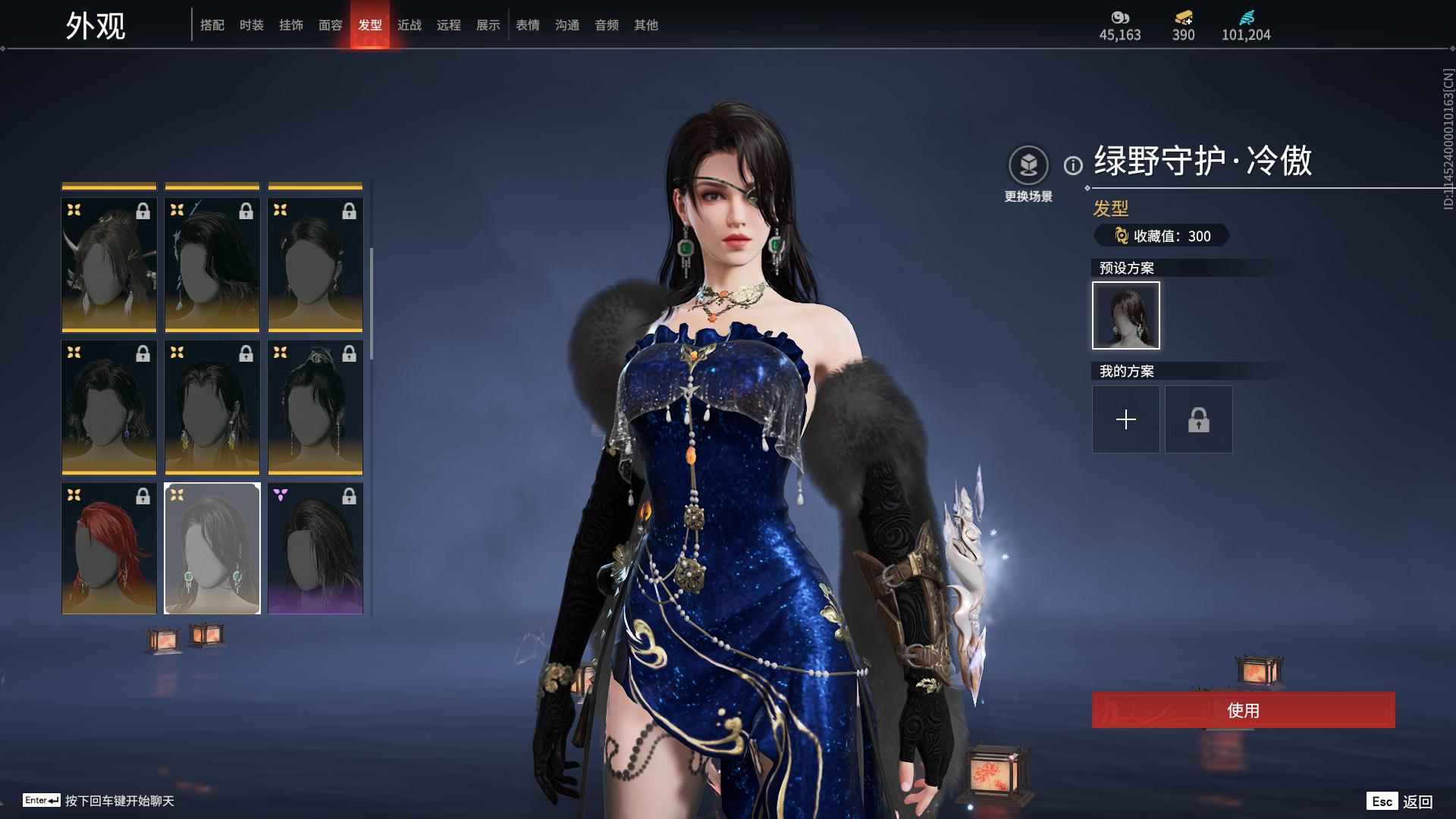Select the 挂饰 tab

291,25
